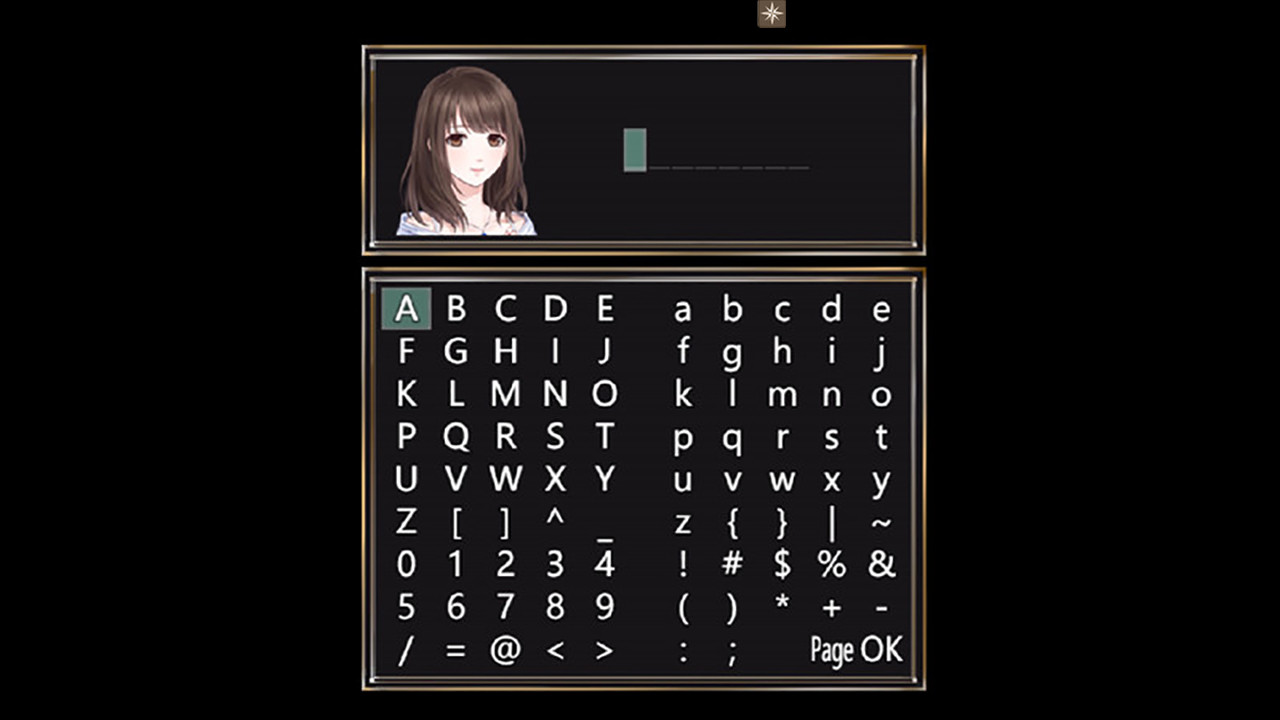Type the number 0 key

point(405,565)
